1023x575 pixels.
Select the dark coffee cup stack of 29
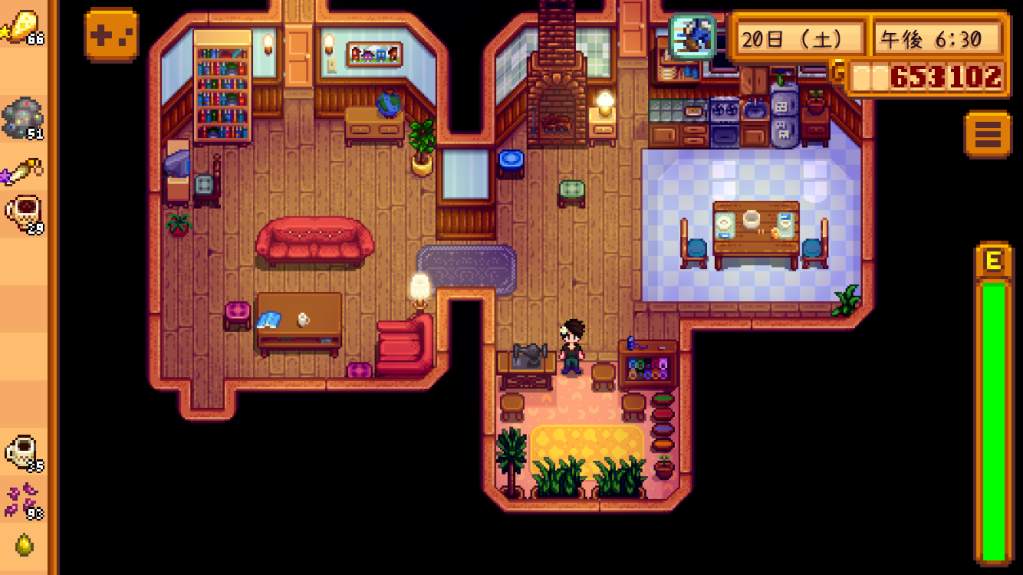(x=24, y=213)
